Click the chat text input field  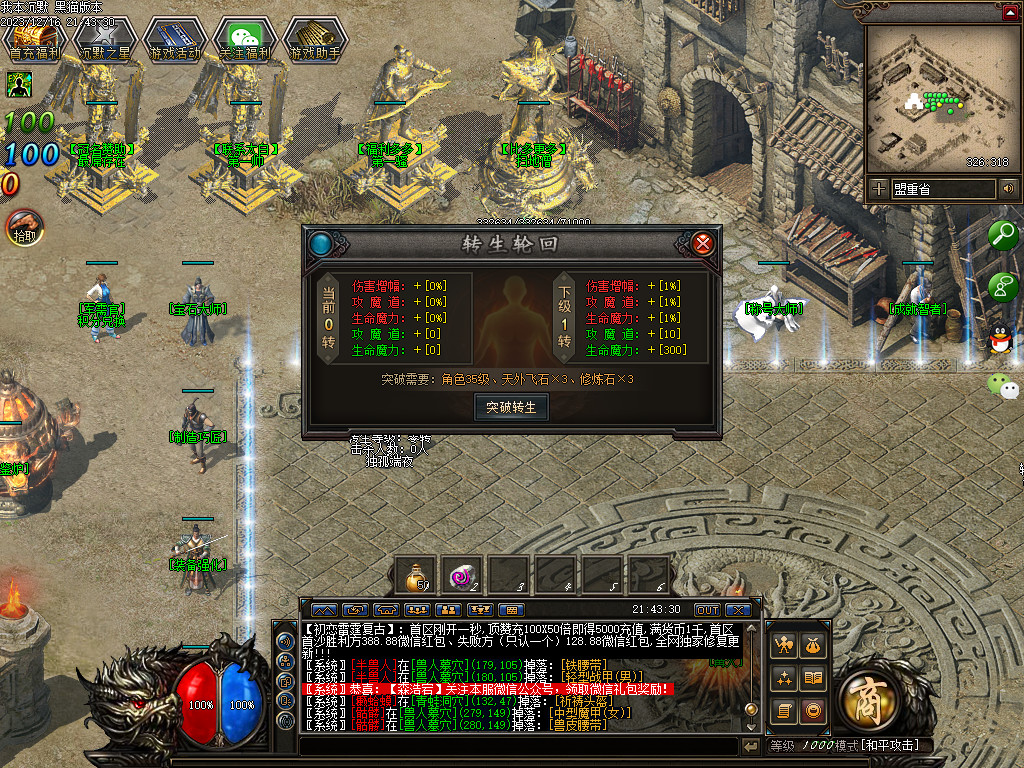[x=518, y=746]
